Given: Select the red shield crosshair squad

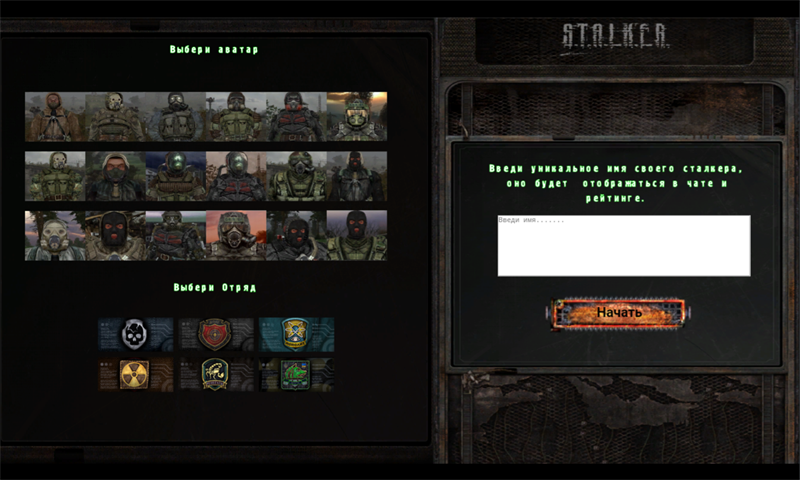Looking at the screenshot, I should tap(215, 333).
